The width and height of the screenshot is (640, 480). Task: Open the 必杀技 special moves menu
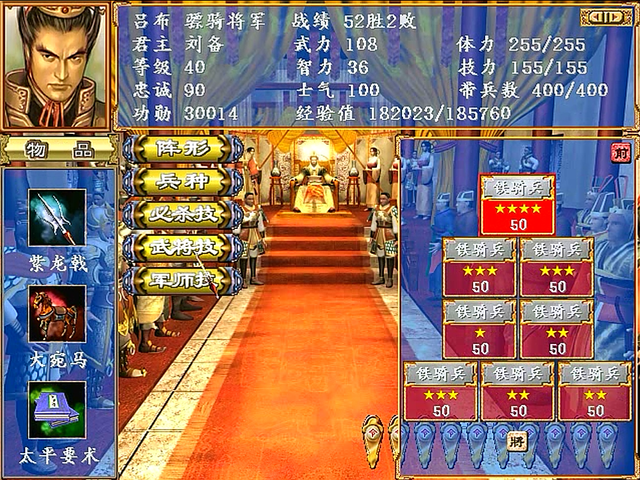coord(182,214)
